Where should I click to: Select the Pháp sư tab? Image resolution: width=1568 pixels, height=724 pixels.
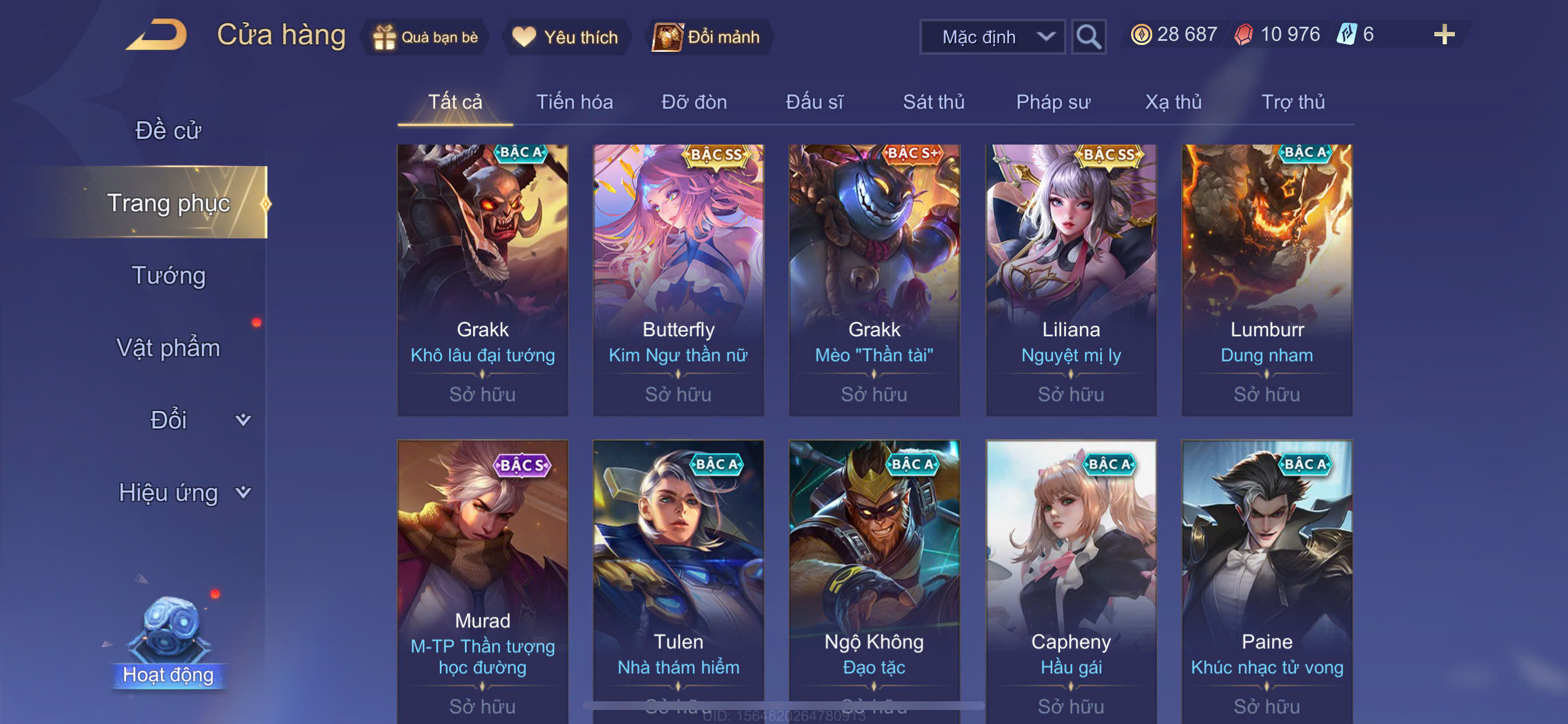(x=1052, y=102)
